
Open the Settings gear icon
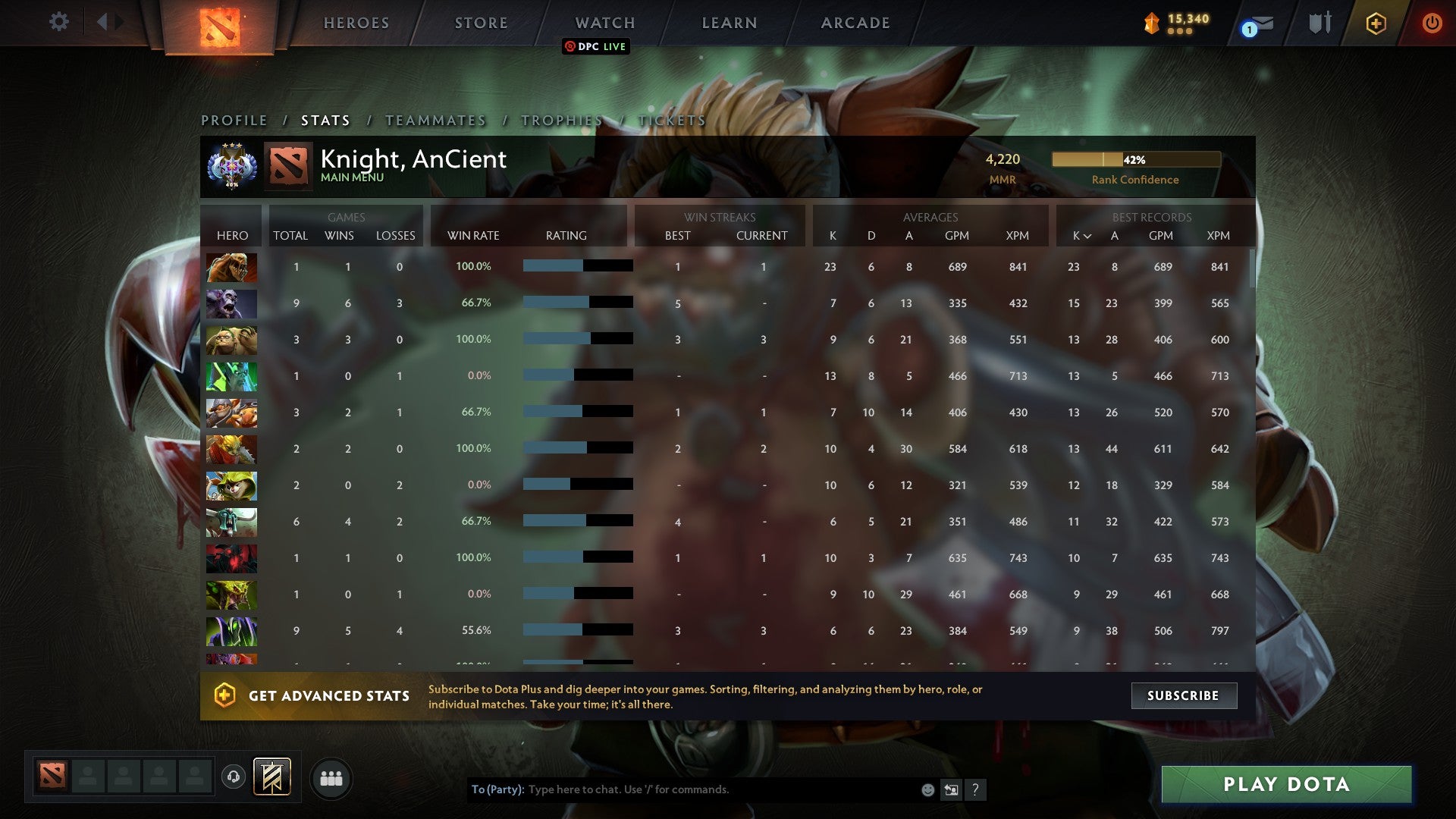(59, 22)
